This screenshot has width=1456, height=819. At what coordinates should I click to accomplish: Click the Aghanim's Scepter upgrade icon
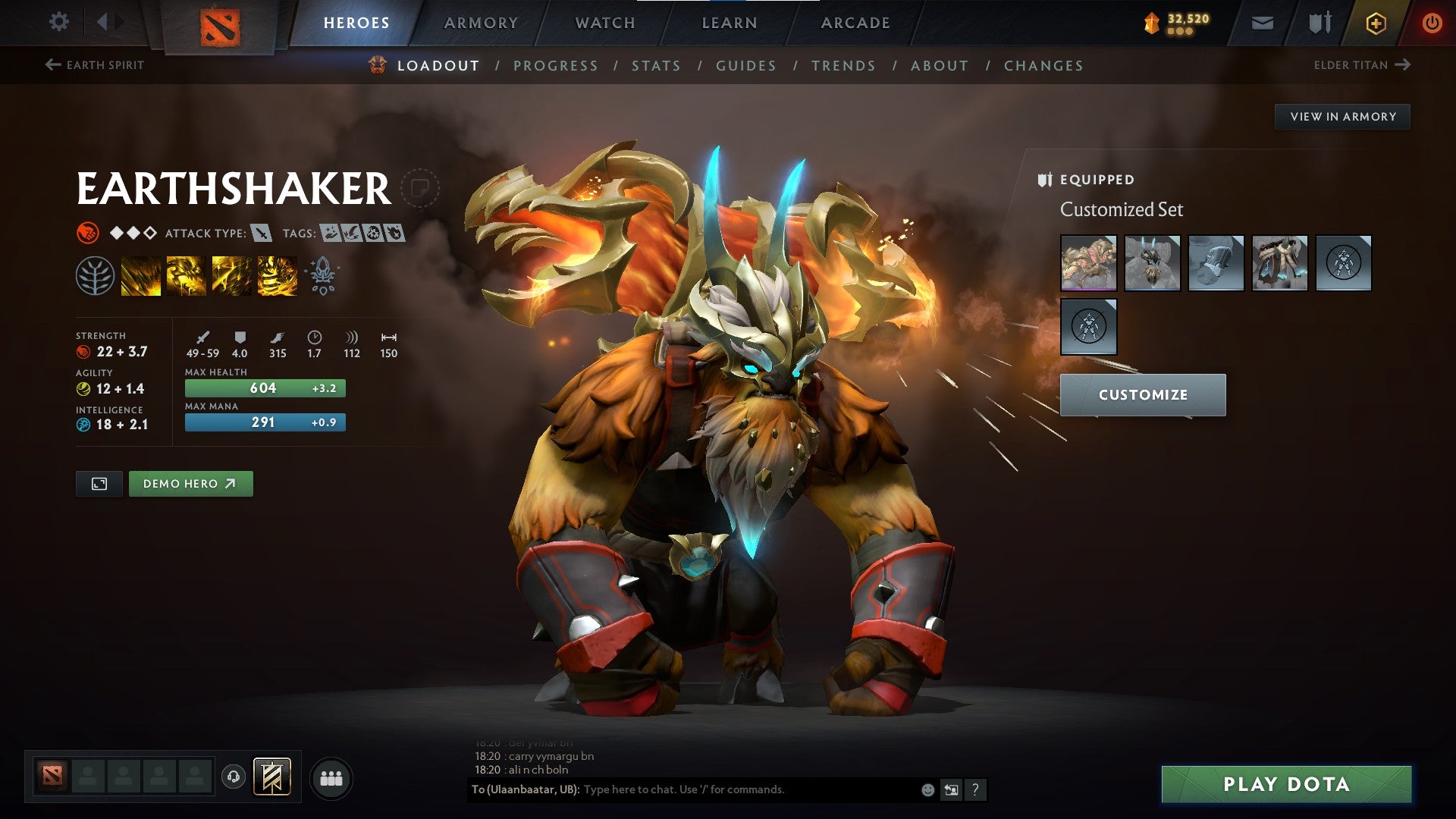(322, 275)
